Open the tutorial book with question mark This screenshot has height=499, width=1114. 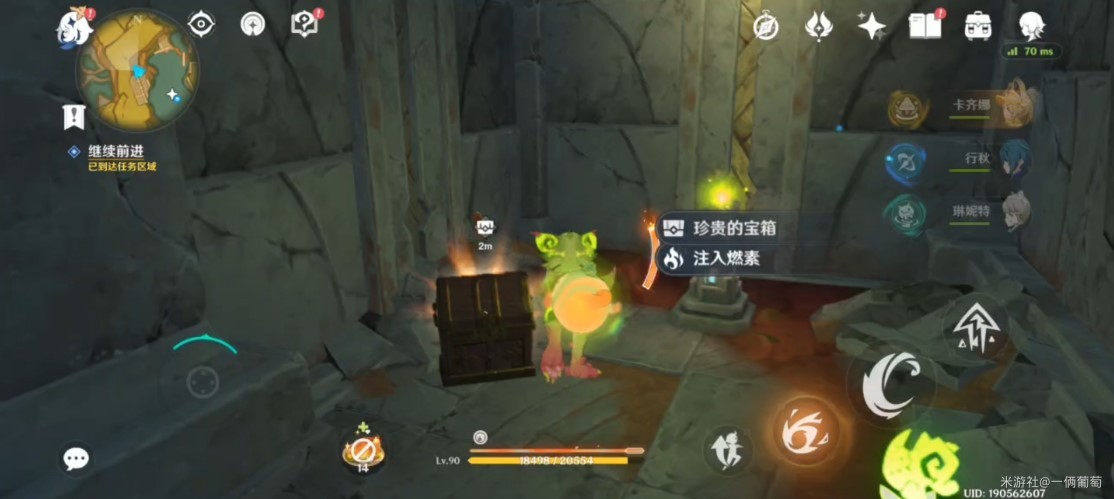coord(304,25)
